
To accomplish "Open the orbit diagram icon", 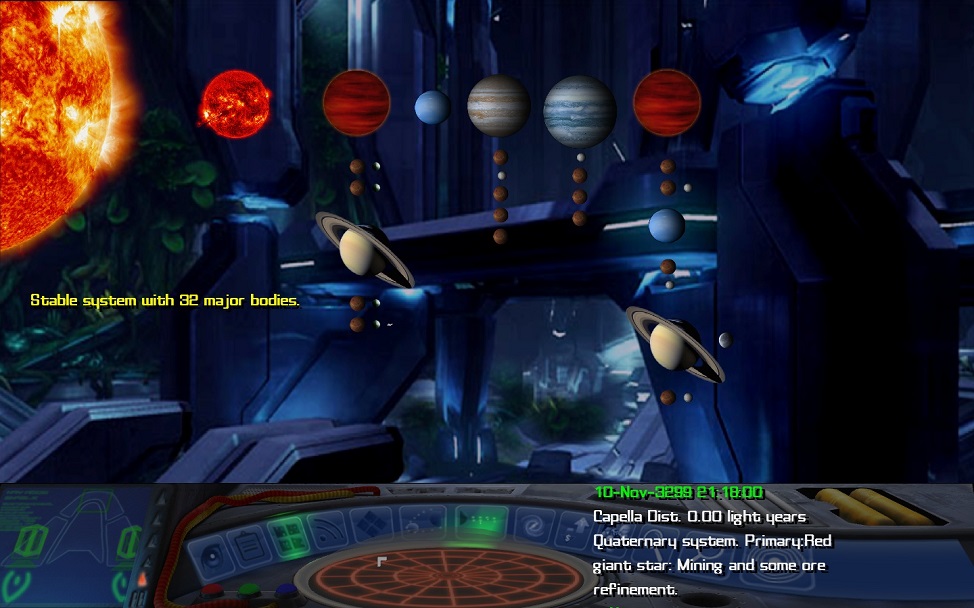I will click(x=421, y=520).
